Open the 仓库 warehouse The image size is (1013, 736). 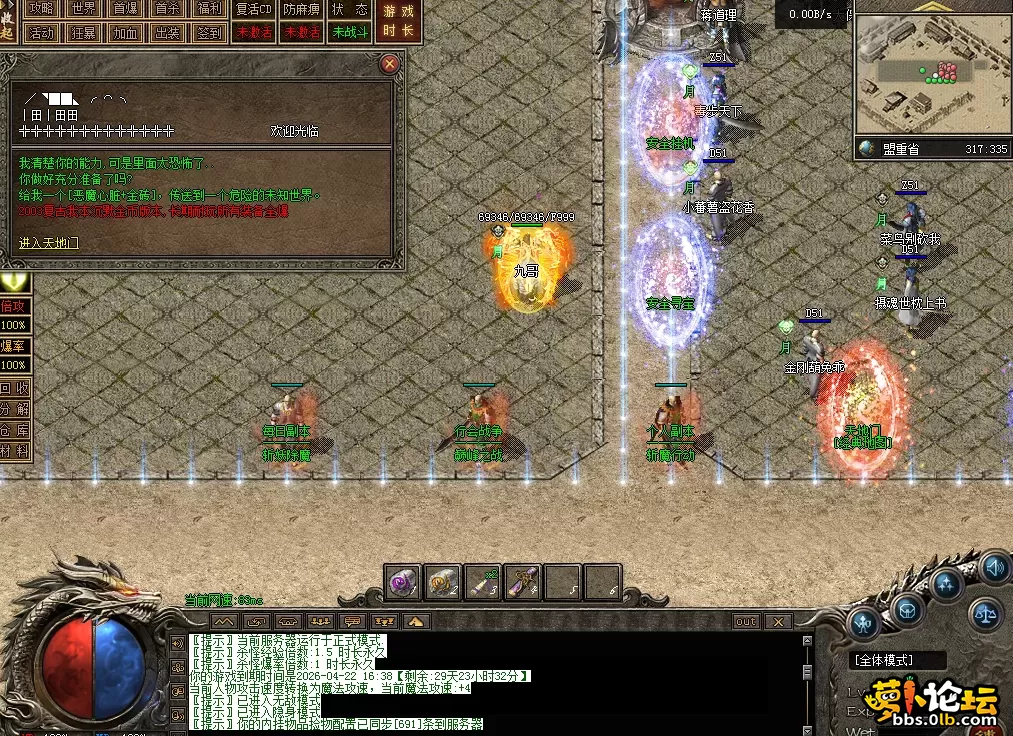[x=14, y=430]
